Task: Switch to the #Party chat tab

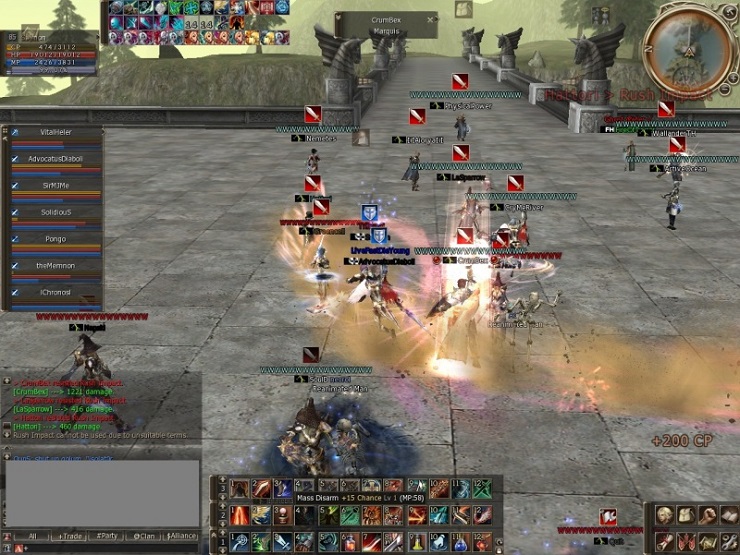Action: [x=107, y=536]
